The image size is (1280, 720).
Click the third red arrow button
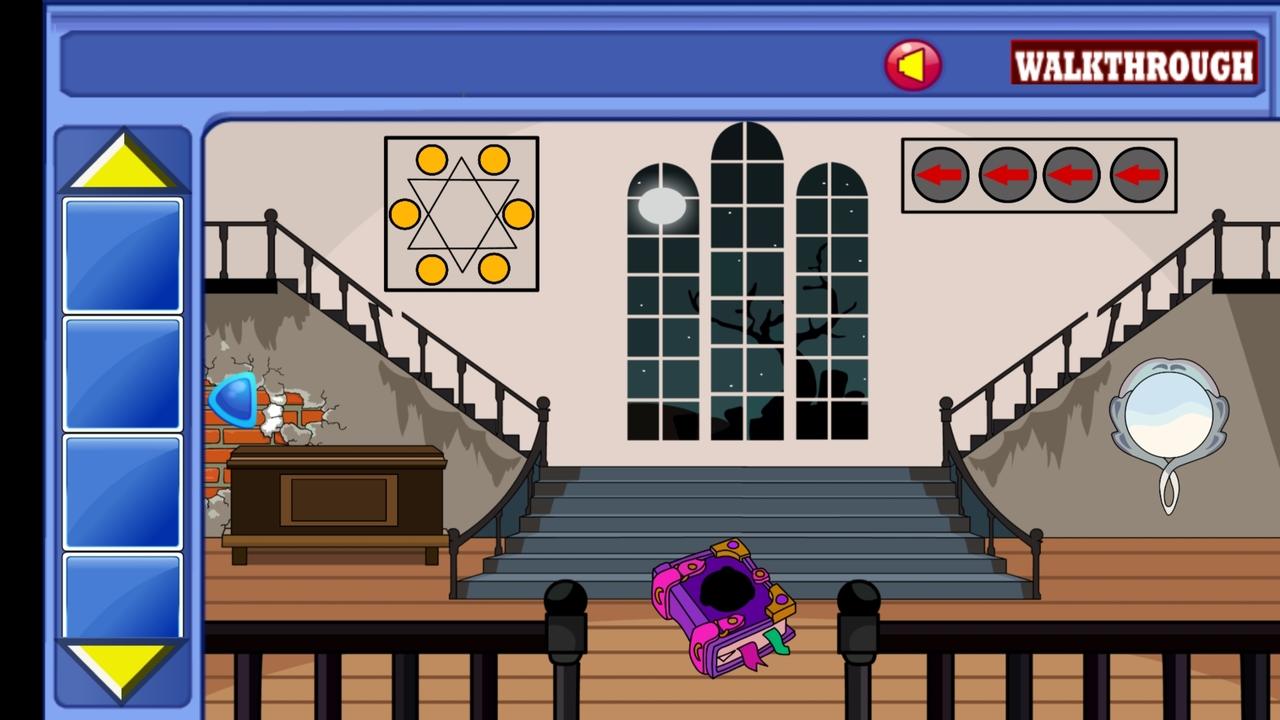click(1073, 175)
